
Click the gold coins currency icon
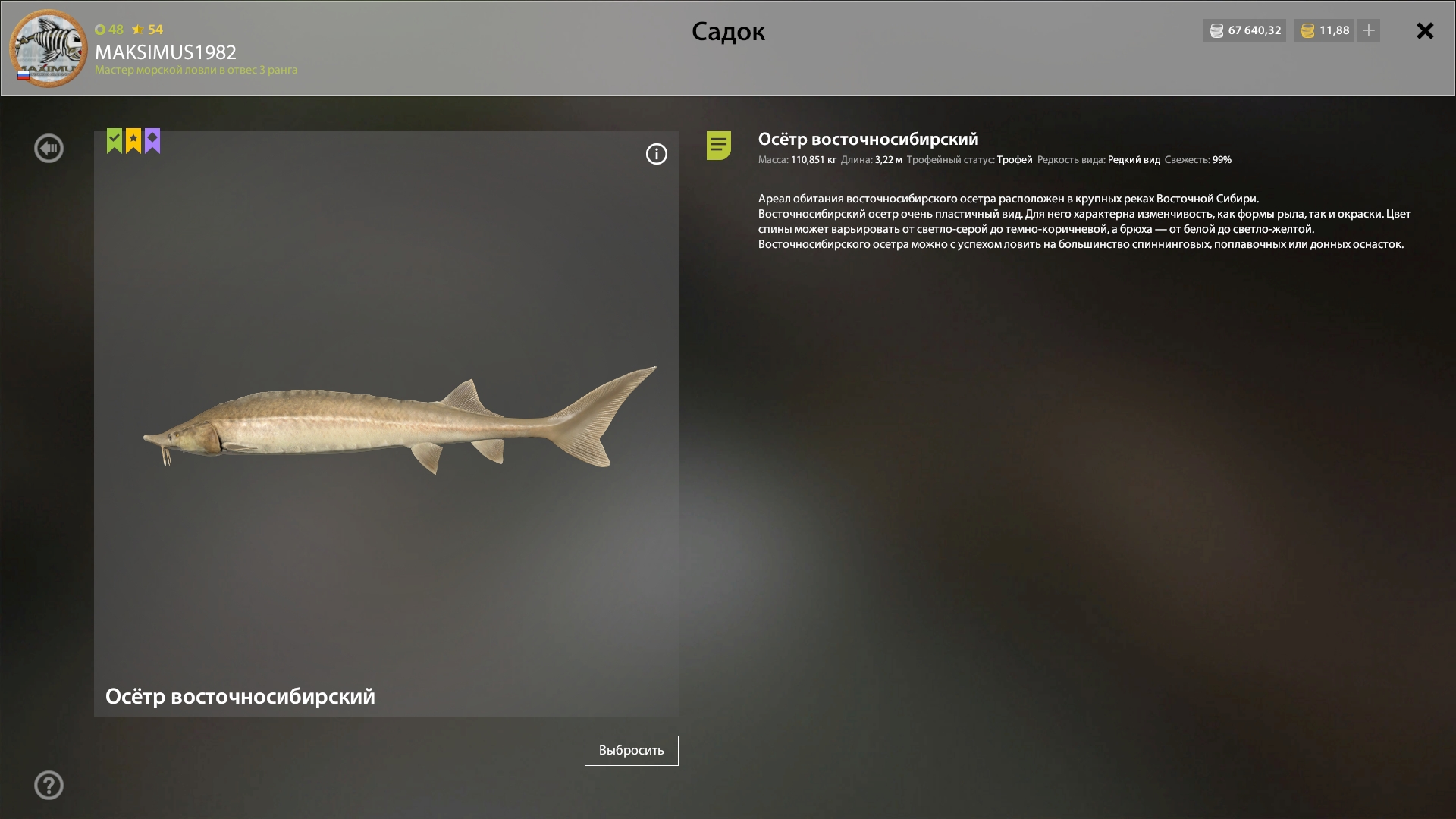point(1307,30)
